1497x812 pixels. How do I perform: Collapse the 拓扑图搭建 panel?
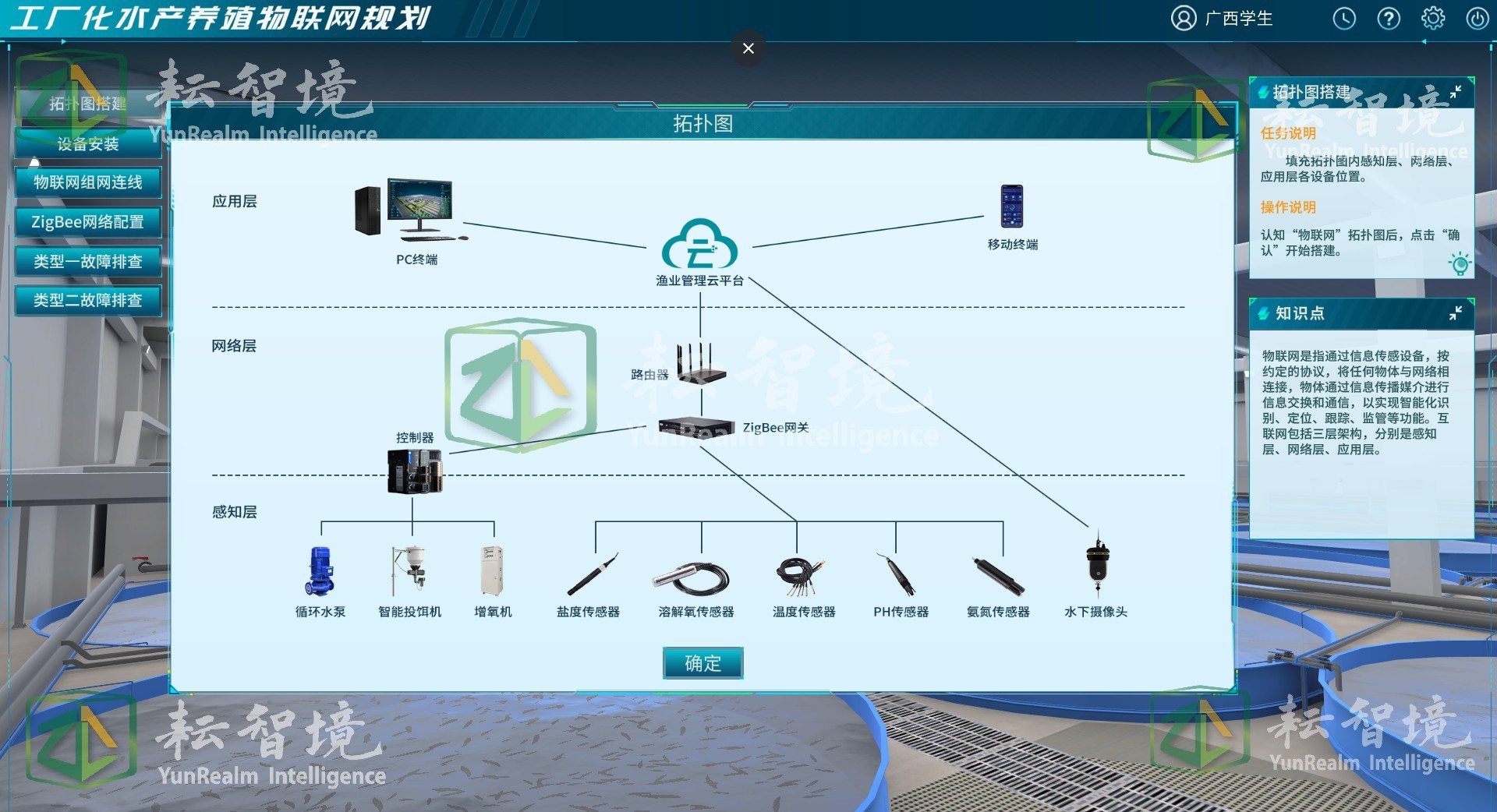pos(1457,92)
